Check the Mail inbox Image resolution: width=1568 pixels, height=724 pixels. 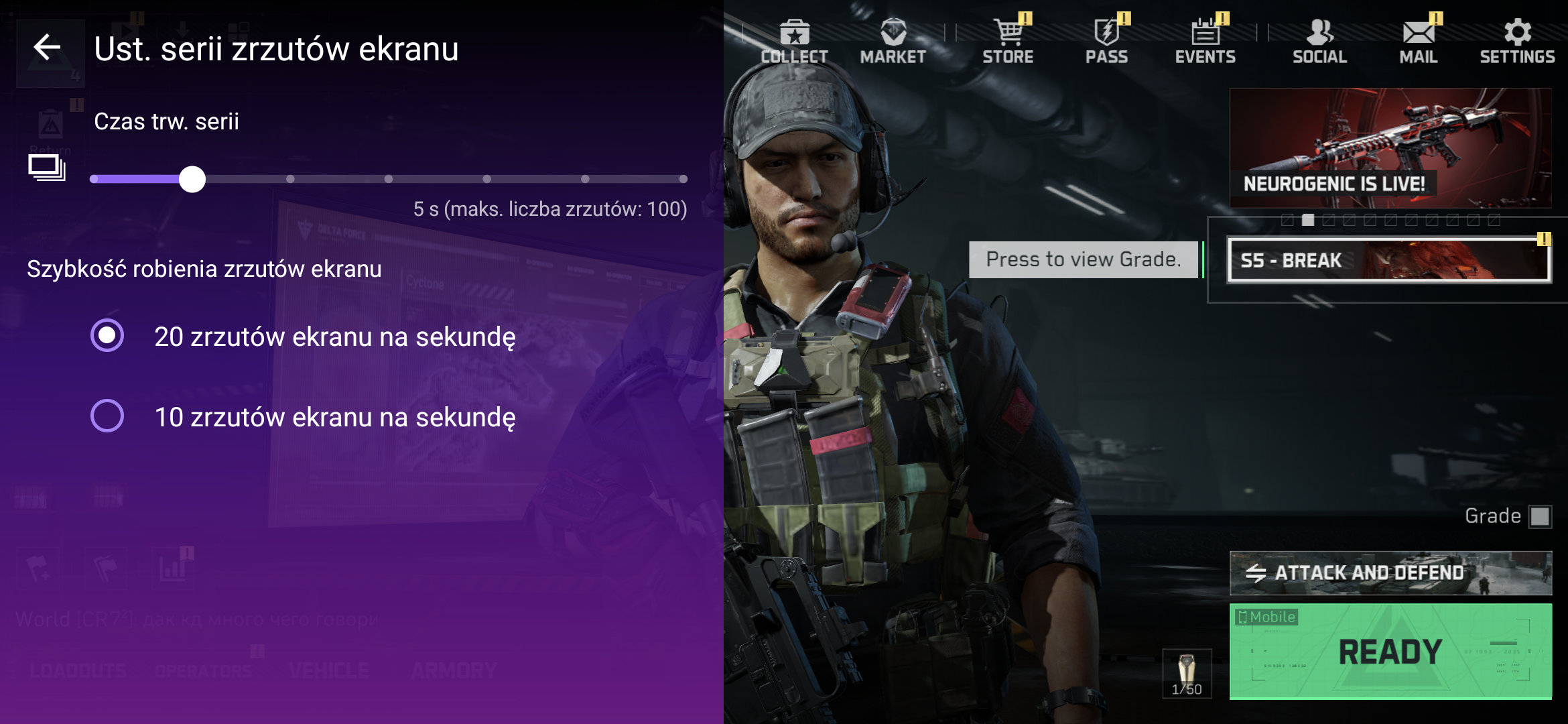(x=1418, y=42)
